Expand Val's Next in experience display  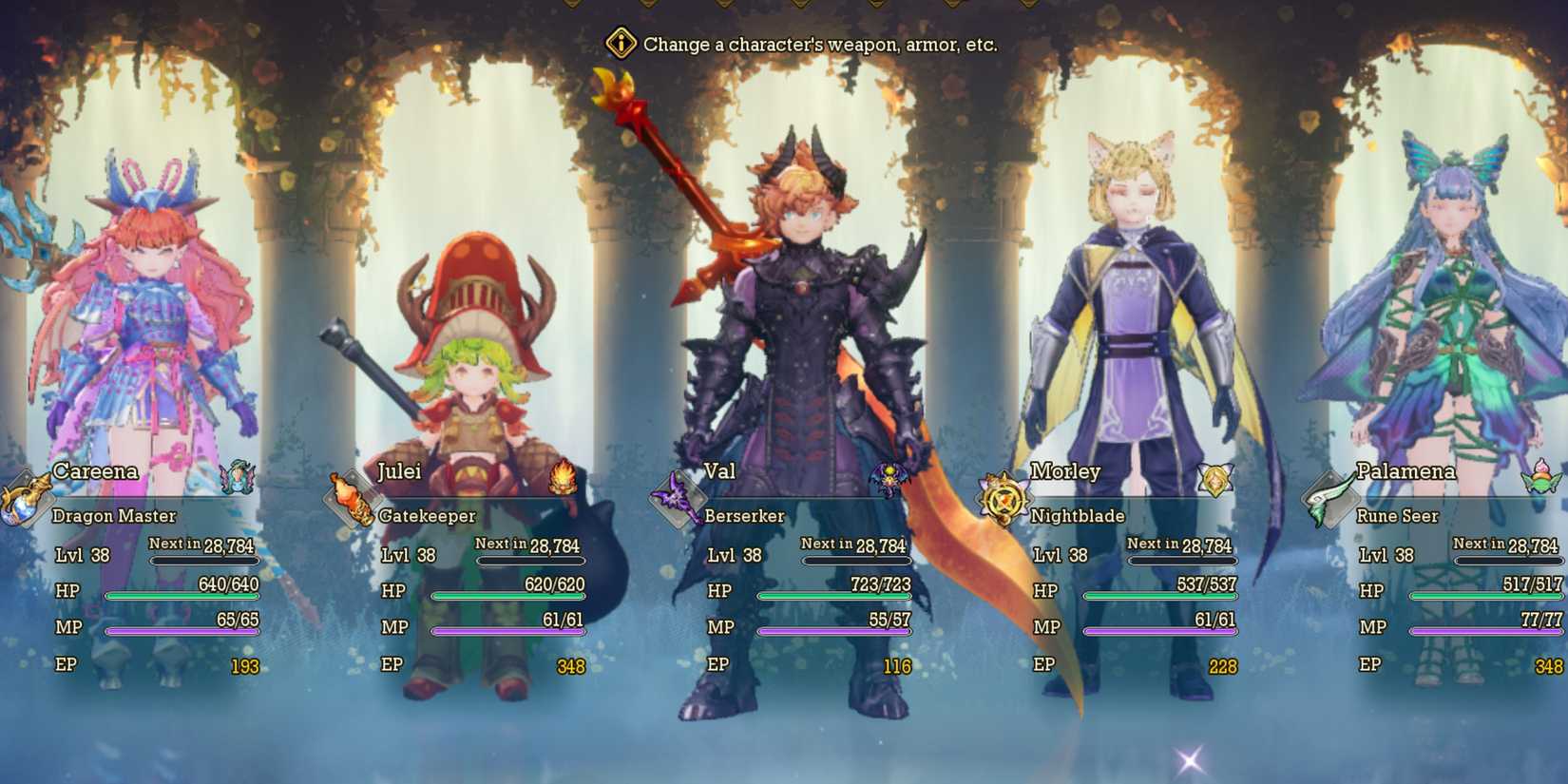(x=855, y=544)
